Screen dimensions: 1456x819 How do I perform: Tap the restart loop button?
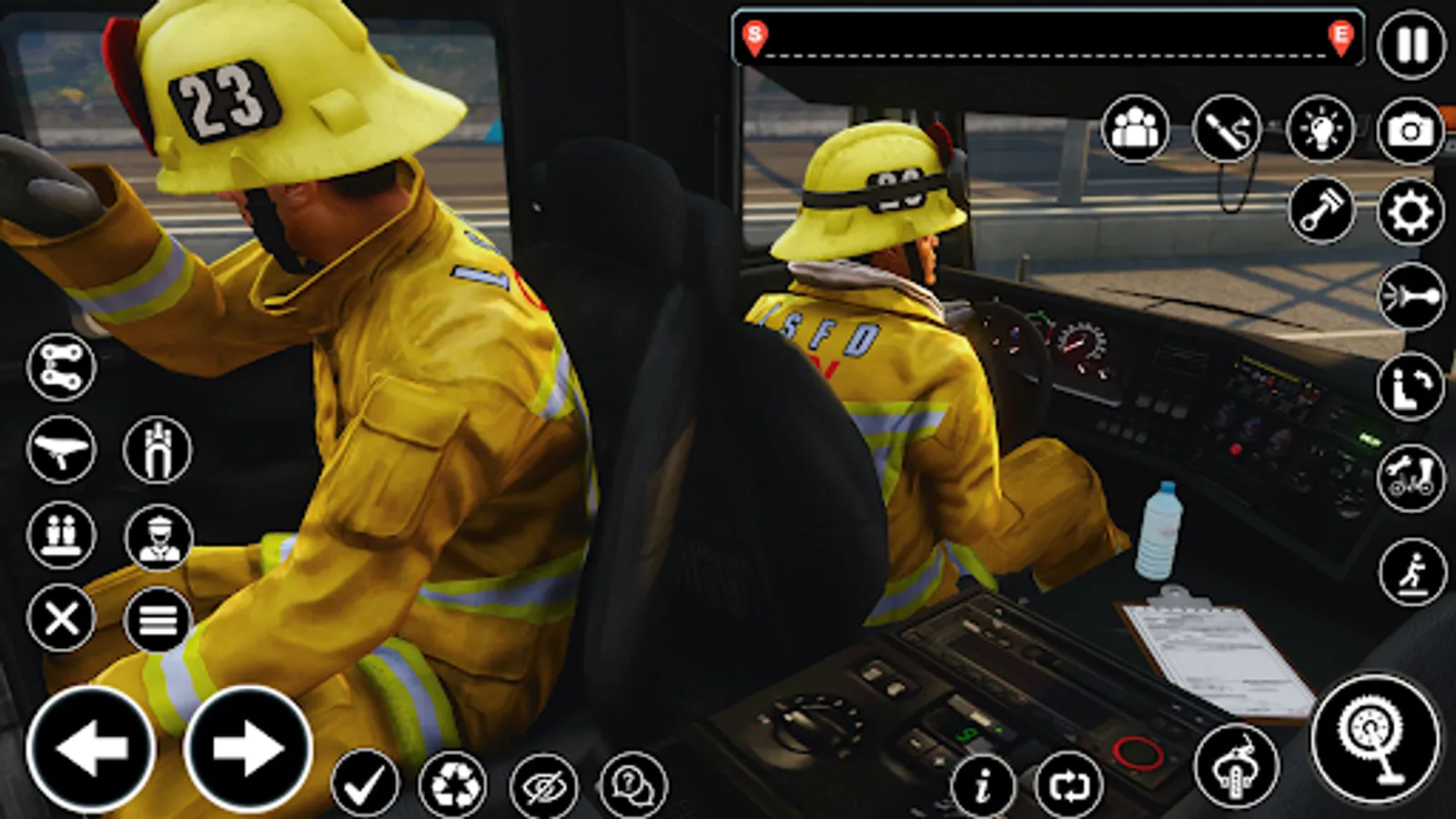[x=1072, y=784]
